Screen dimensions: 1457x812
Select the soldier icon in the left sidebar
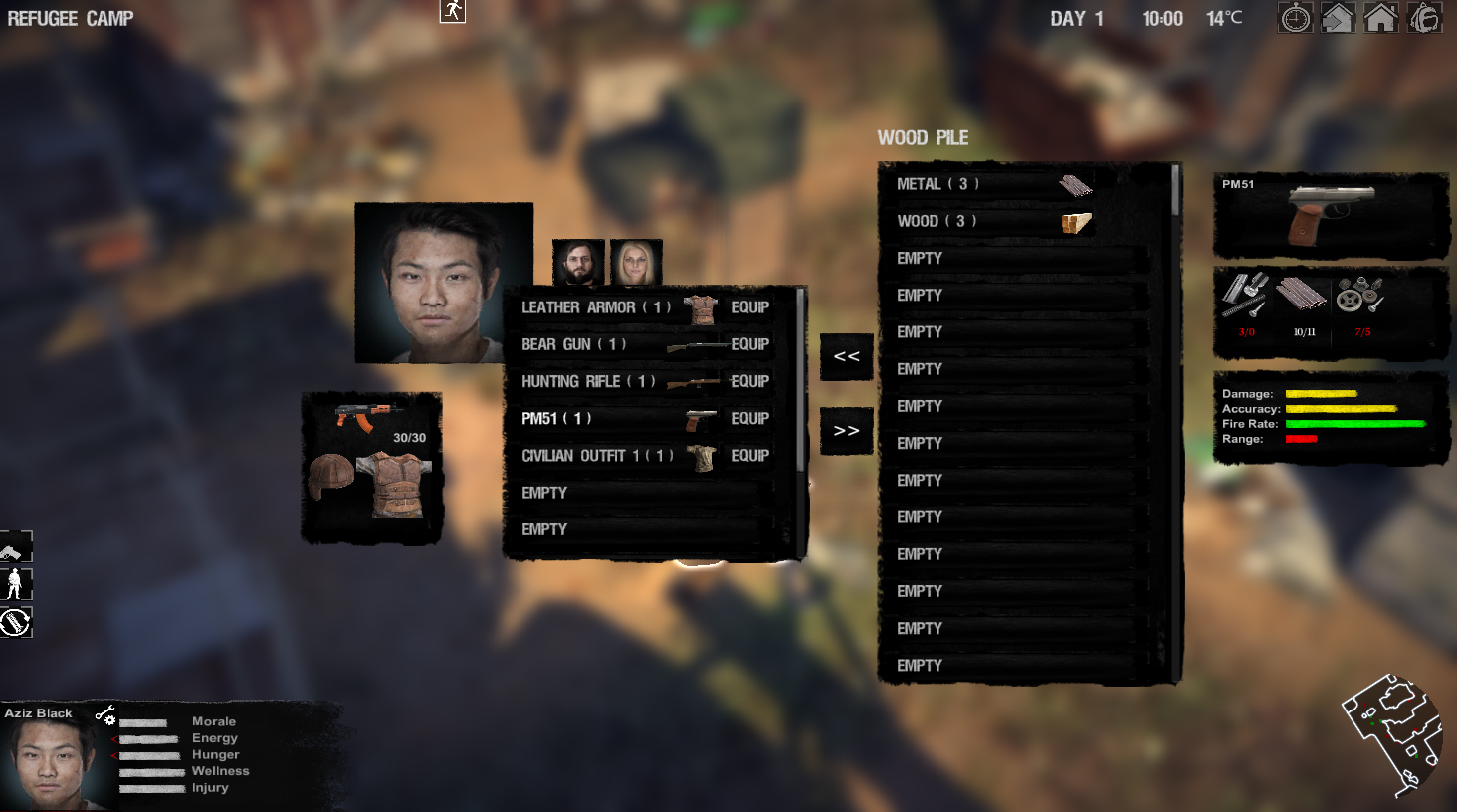15,584
